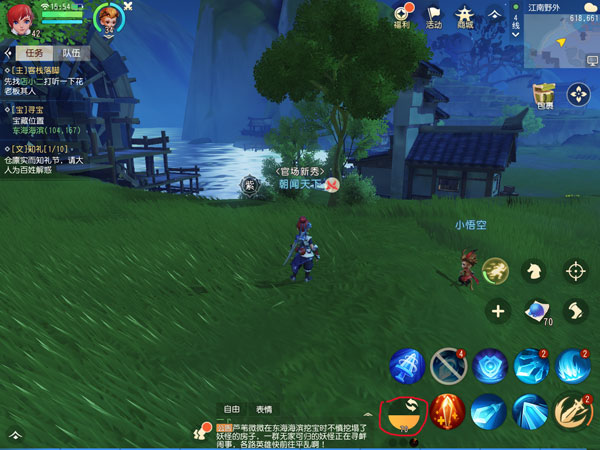Image resolution: width=600 pixels, height=450 pixels.
Task: Switch to the 任务 quest tab
Action: coord(28,53)
